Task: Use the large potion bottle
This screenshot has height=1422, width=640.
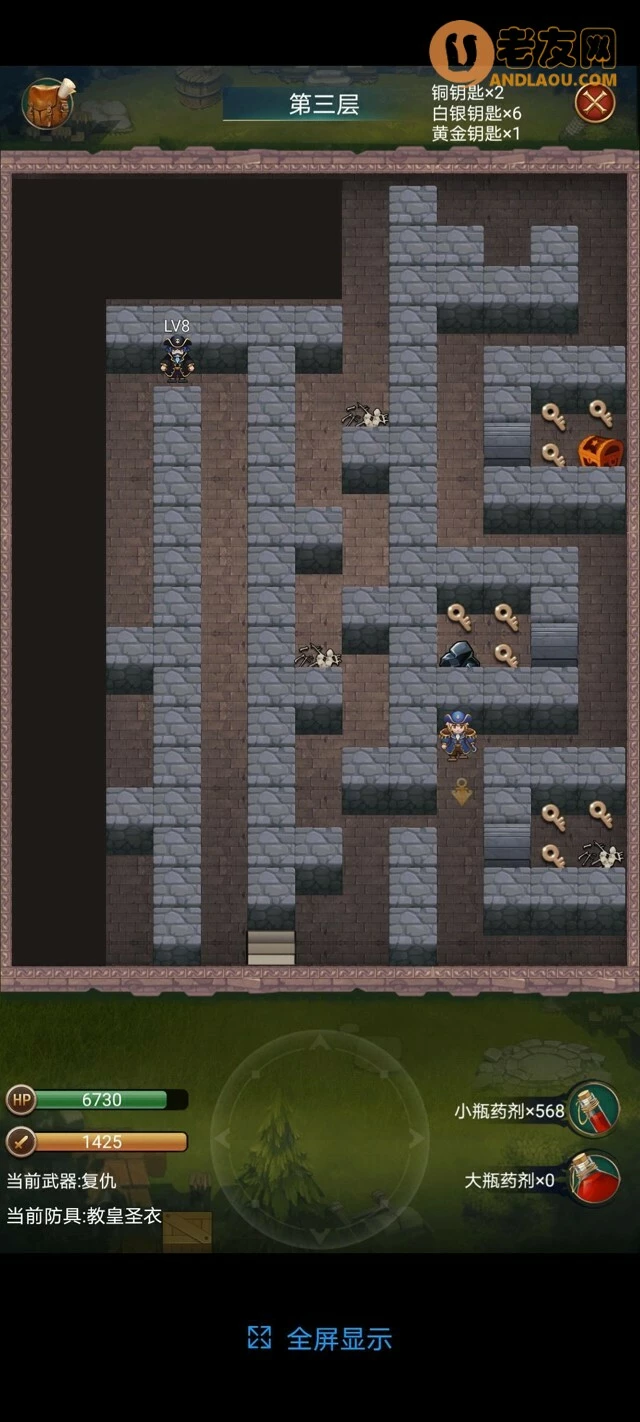Action: click(x=594, y=1180)
